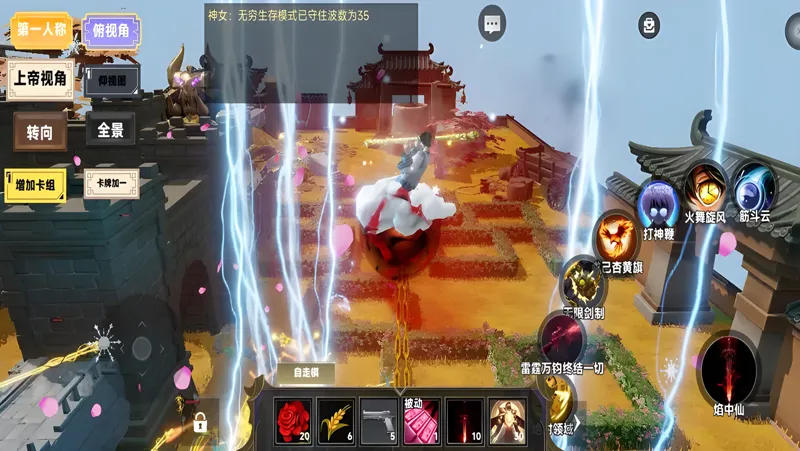Use the 雷霆万钧终结一切 skill
Viewport: 800px width, 451px height.
coord(563,337)
